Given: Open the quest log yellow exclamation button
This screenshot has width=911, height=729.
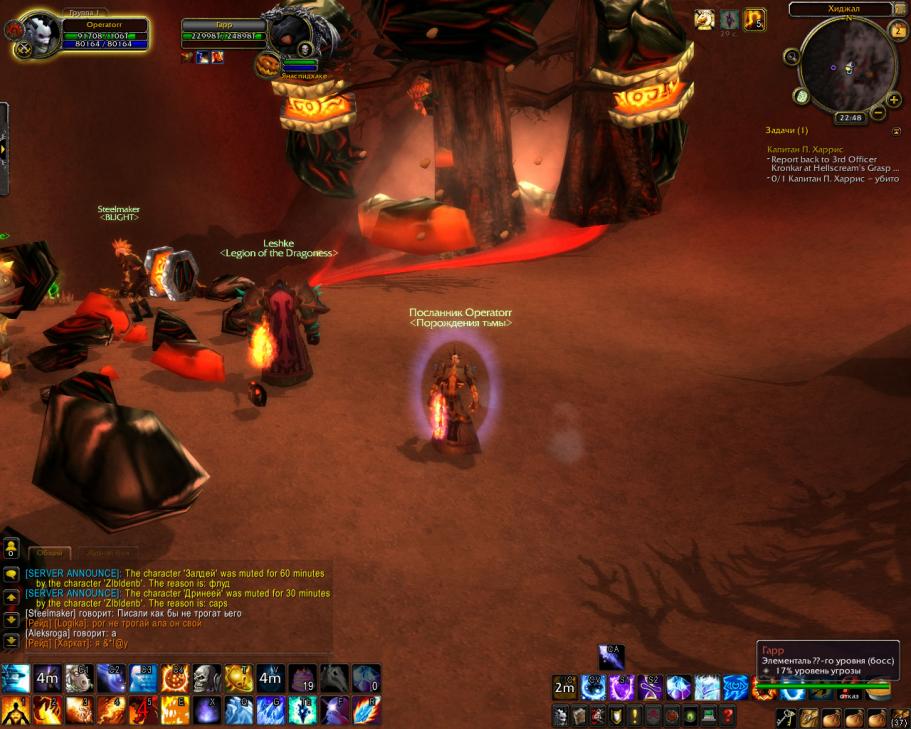Looking at the screenshot, I should click(636, 716).
